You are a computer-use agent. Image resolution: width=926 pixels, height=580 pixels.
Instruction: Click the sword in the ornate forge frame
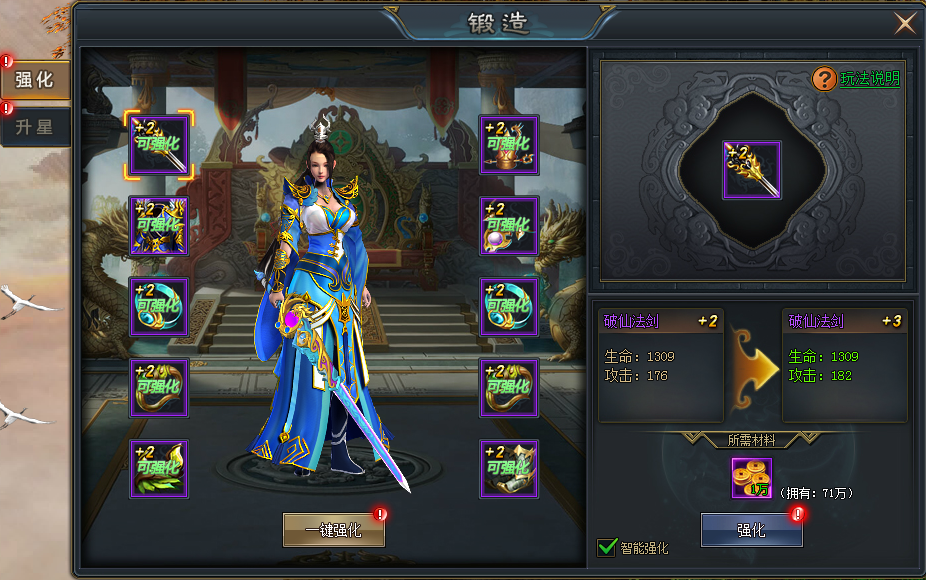(x=752, y=170)
